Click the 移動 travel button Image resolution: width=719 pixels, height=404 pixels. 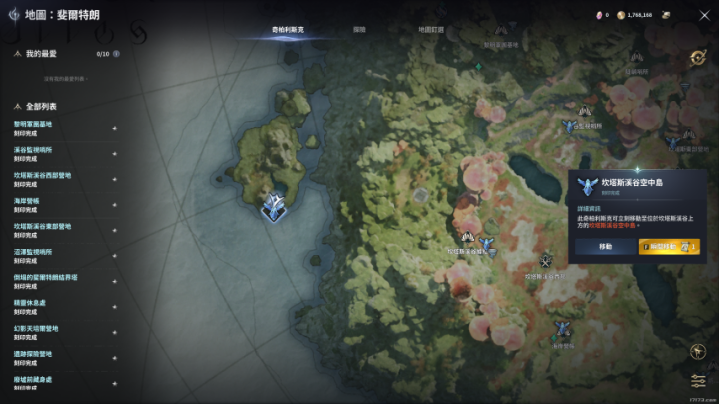[x=605, y=246]
